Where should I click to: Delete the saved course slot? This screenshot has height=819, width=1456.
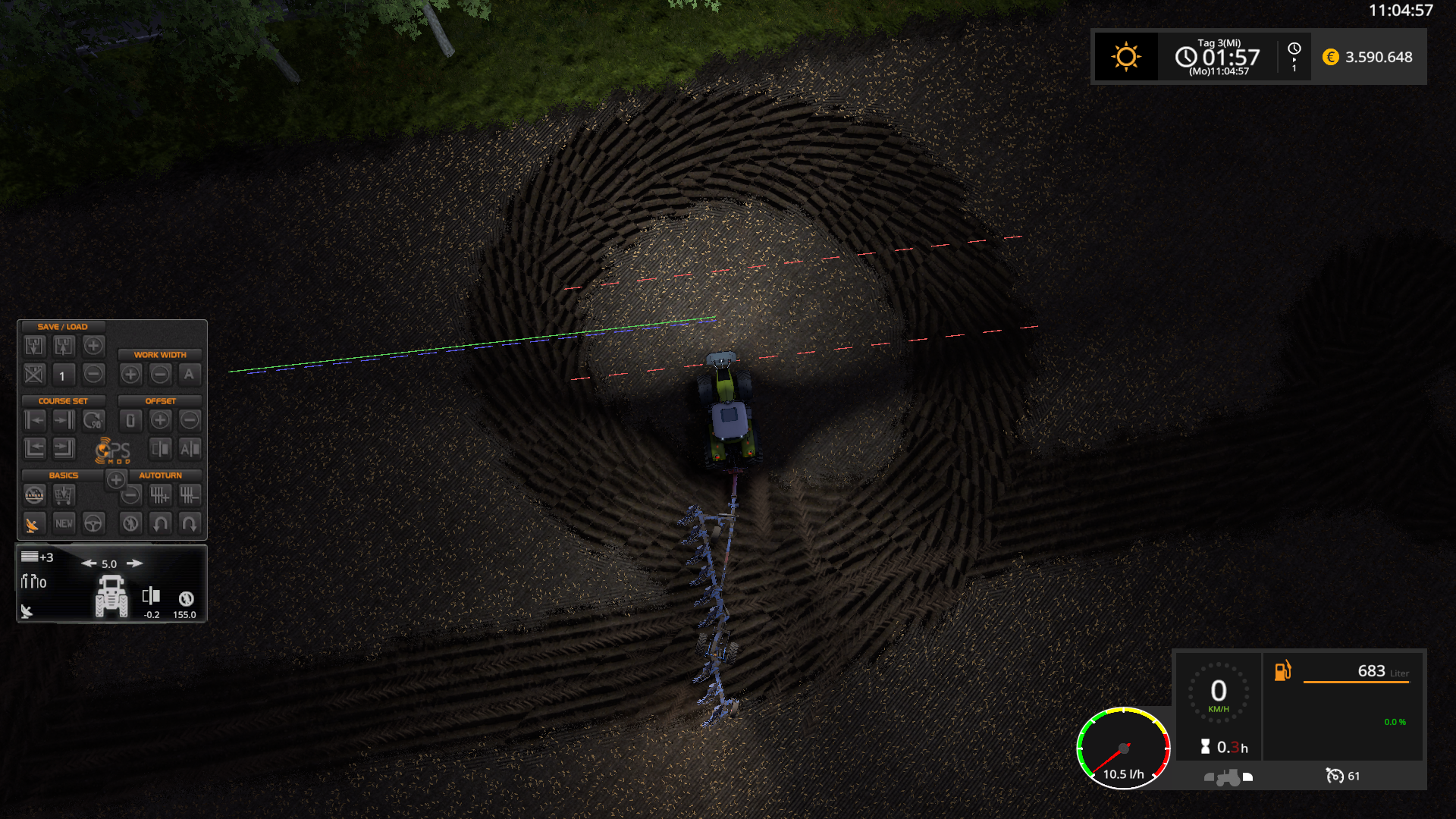(x=35, y=374)
